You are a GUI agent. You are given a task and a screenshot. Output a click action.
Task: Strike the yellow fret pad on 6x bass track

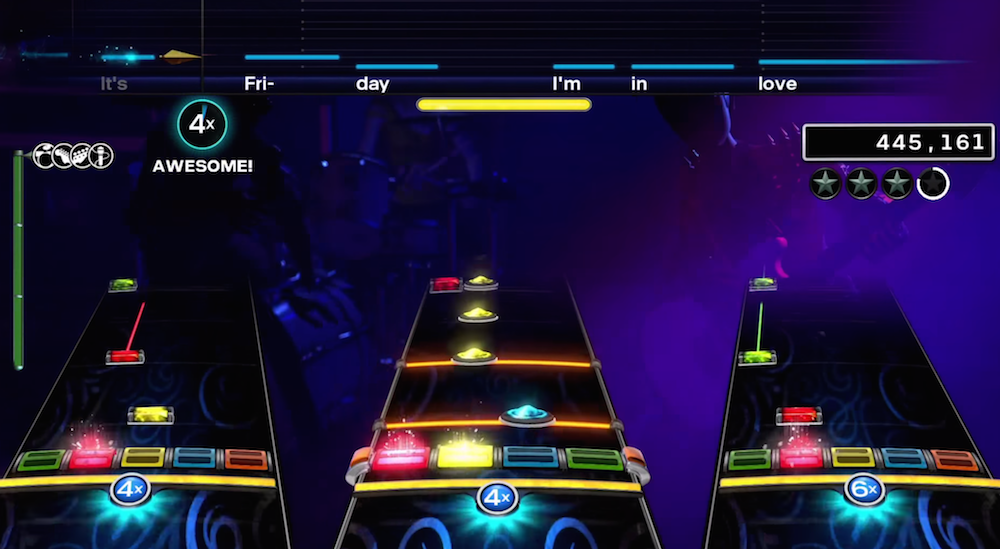[852, 458]
